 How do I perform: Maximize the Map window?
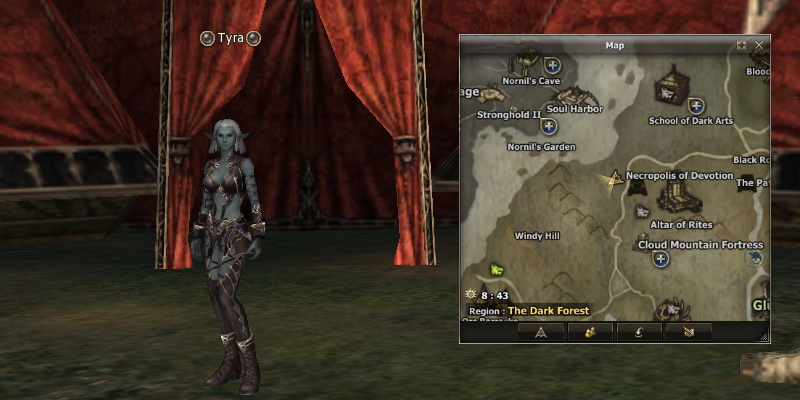742,45
